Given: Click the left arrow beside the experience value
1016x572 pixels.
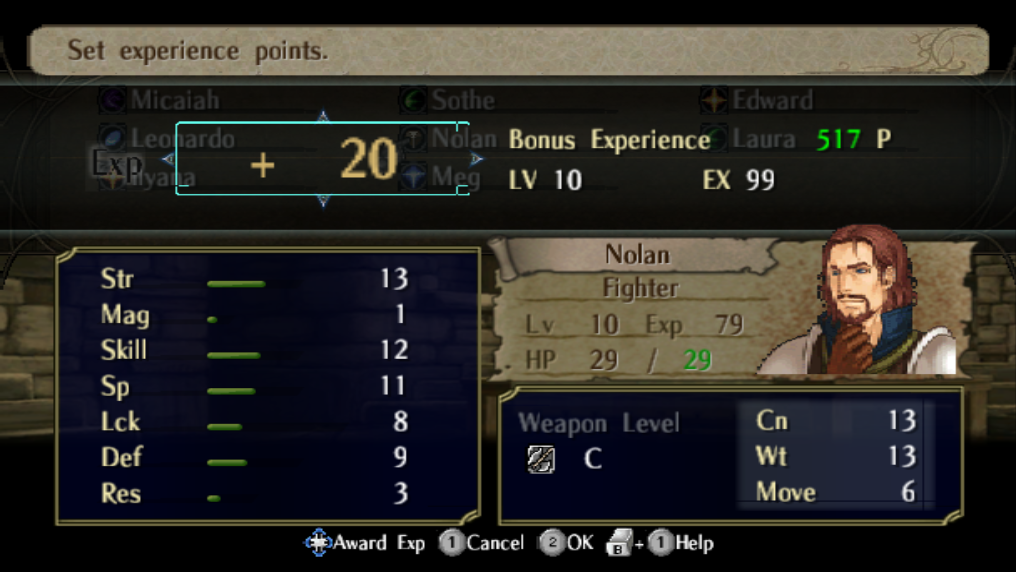Looking at the screenshot, I should (168, 159).
